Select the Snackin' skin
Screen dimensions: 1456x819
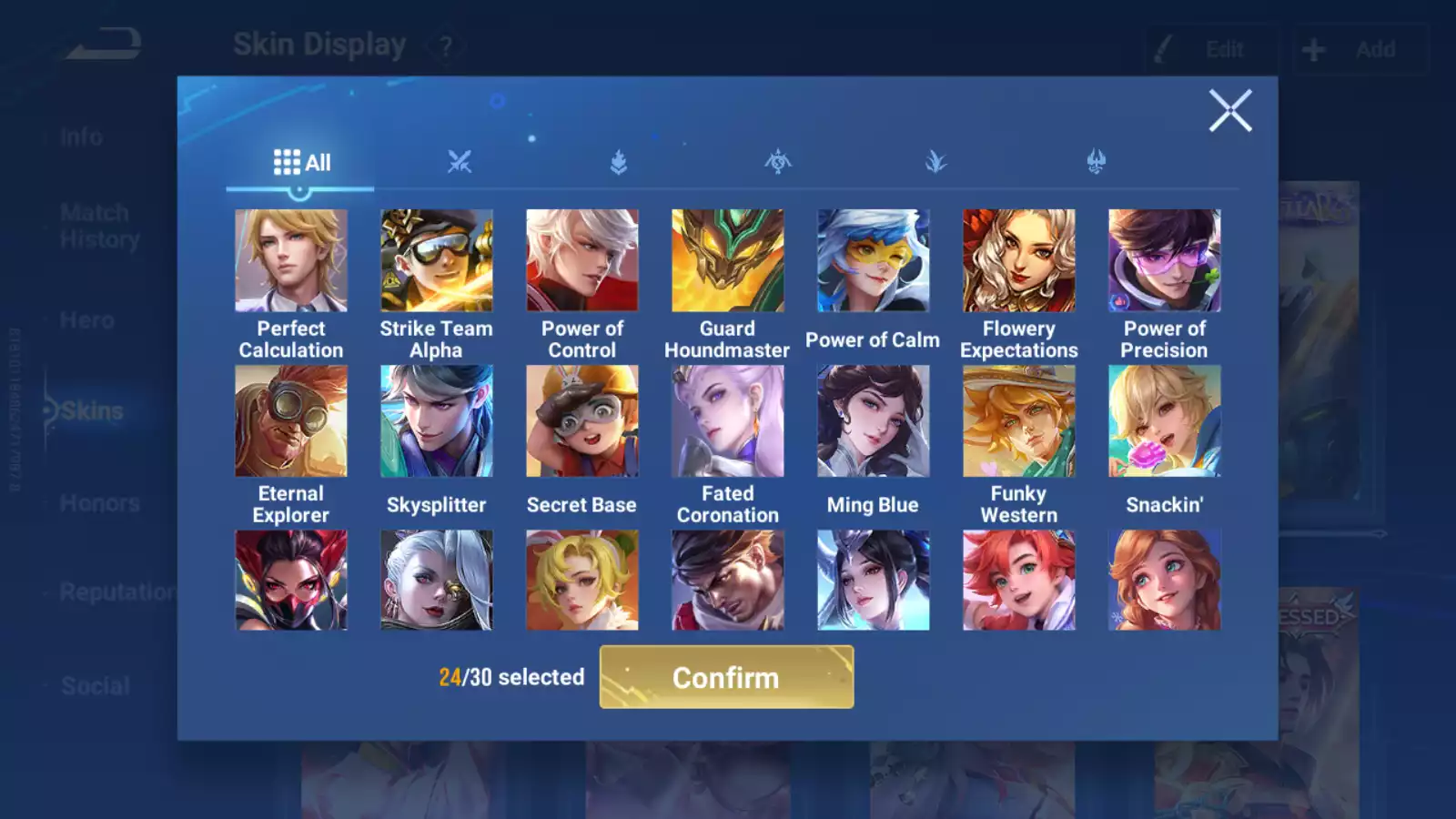1165,421
